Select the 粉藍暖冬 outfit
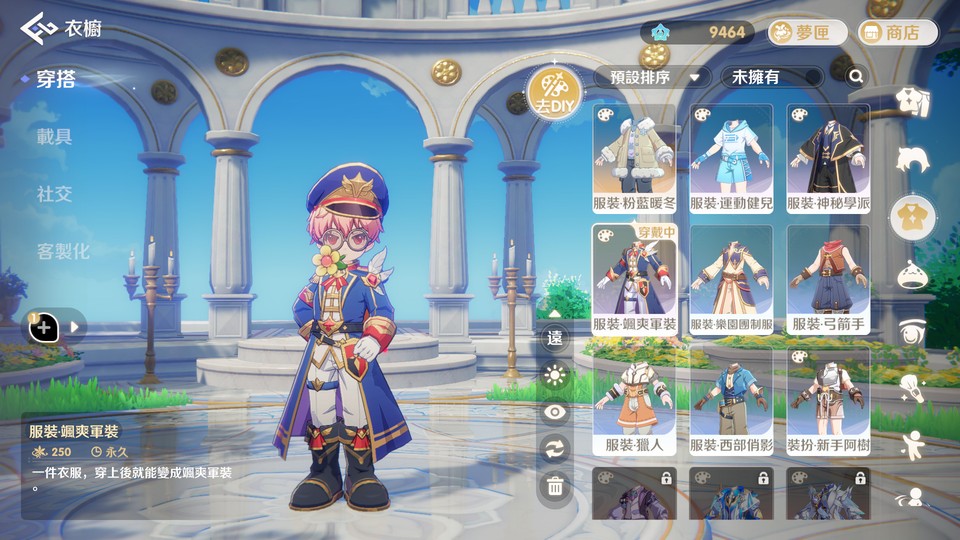960x540 pixels. [x=634, y=159]
